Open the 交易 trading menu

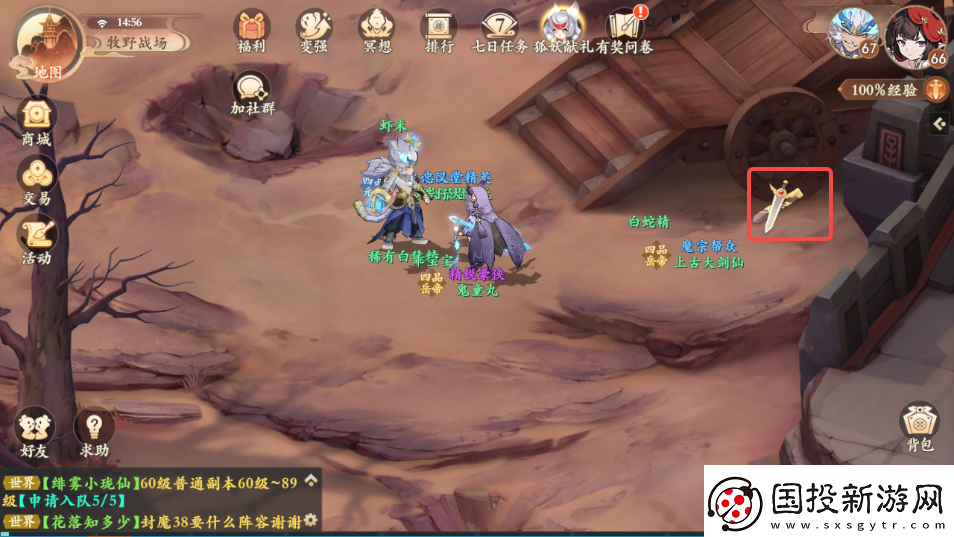click(x=36, y=180)
